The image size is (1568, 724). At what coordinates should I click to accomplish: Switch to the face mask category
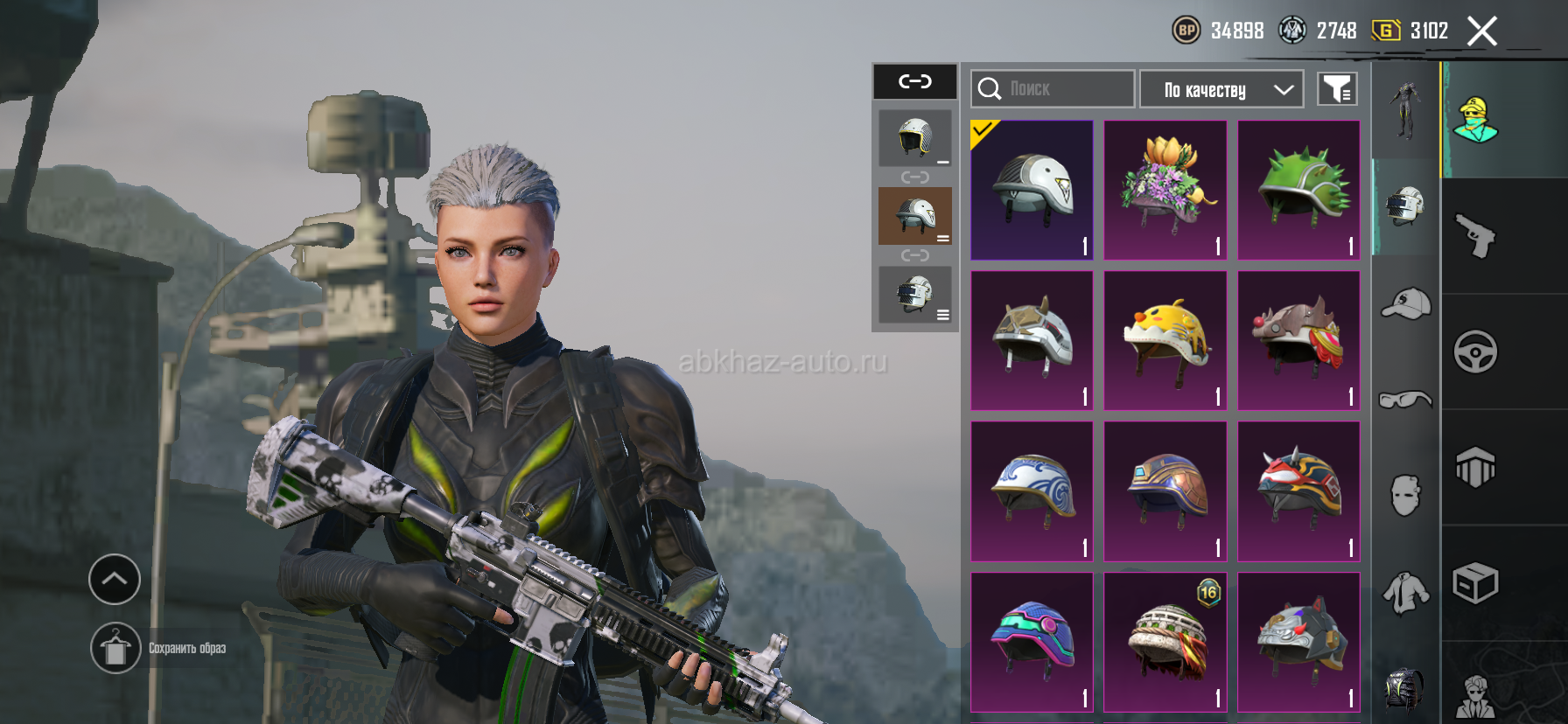pyautogui.click(x=1405, y=496)
